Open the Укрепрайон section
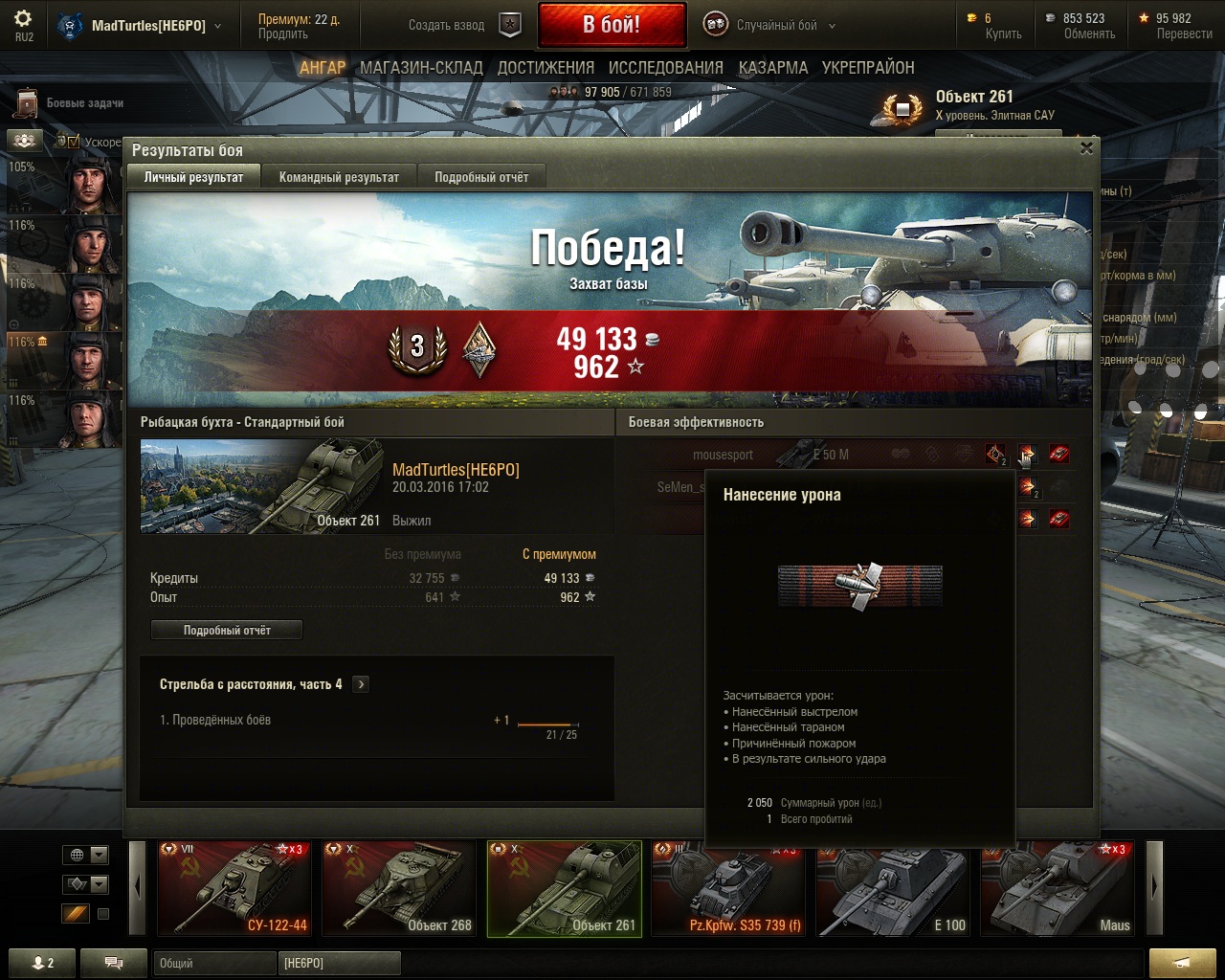 click(868, 68)
